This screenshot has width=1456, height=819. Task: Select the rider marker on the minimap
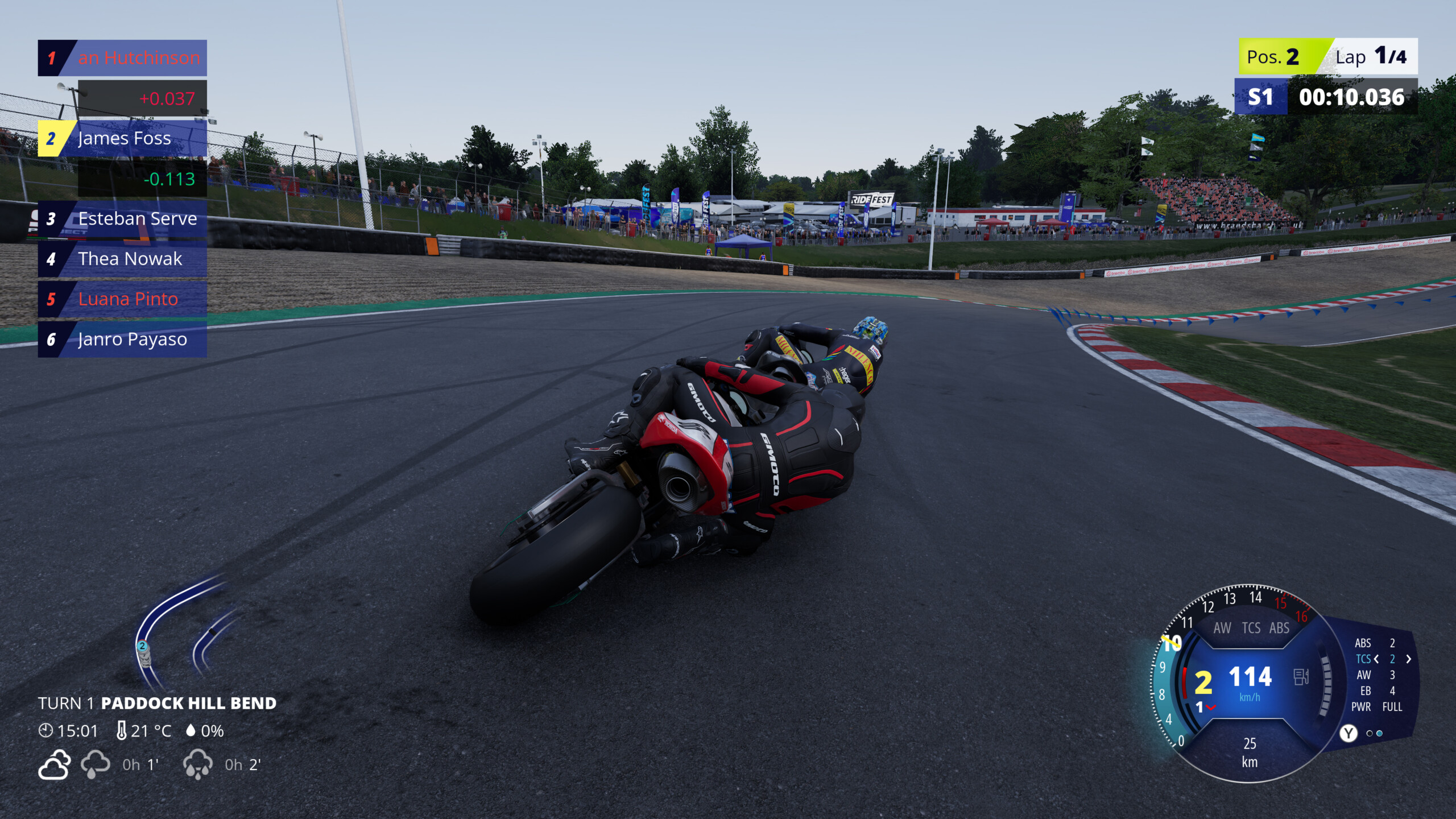142,646
